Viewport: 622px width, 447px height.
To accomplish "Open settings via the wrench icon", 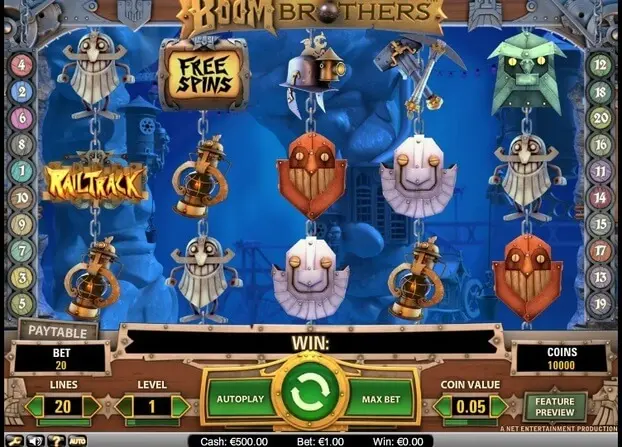I will click(x=13, y=440).
